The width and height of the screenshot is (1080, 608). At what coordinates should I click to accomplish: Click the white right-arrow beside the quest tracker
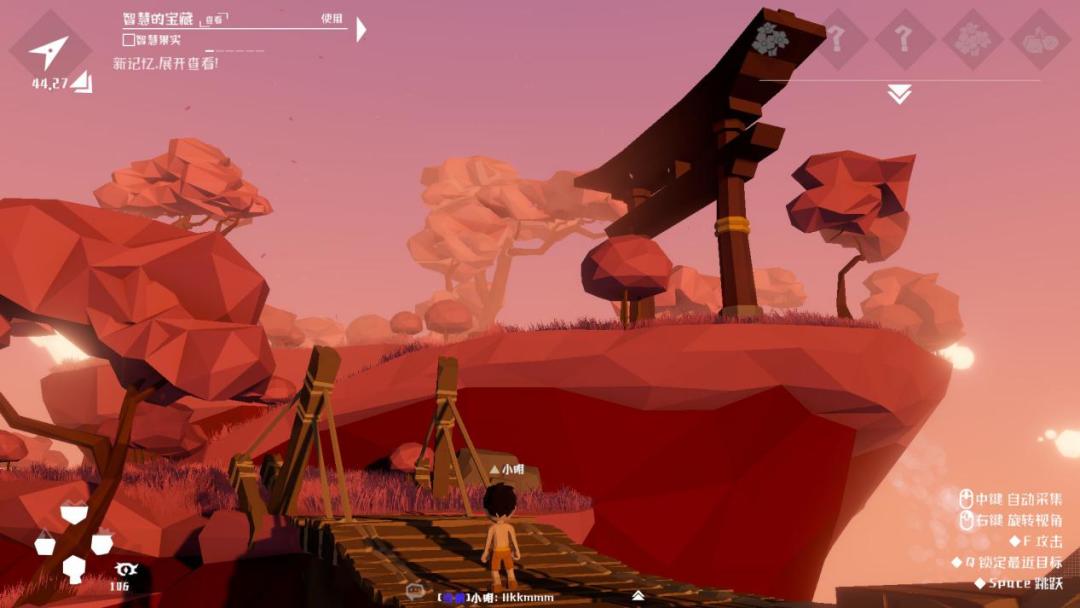coord(361,29)
